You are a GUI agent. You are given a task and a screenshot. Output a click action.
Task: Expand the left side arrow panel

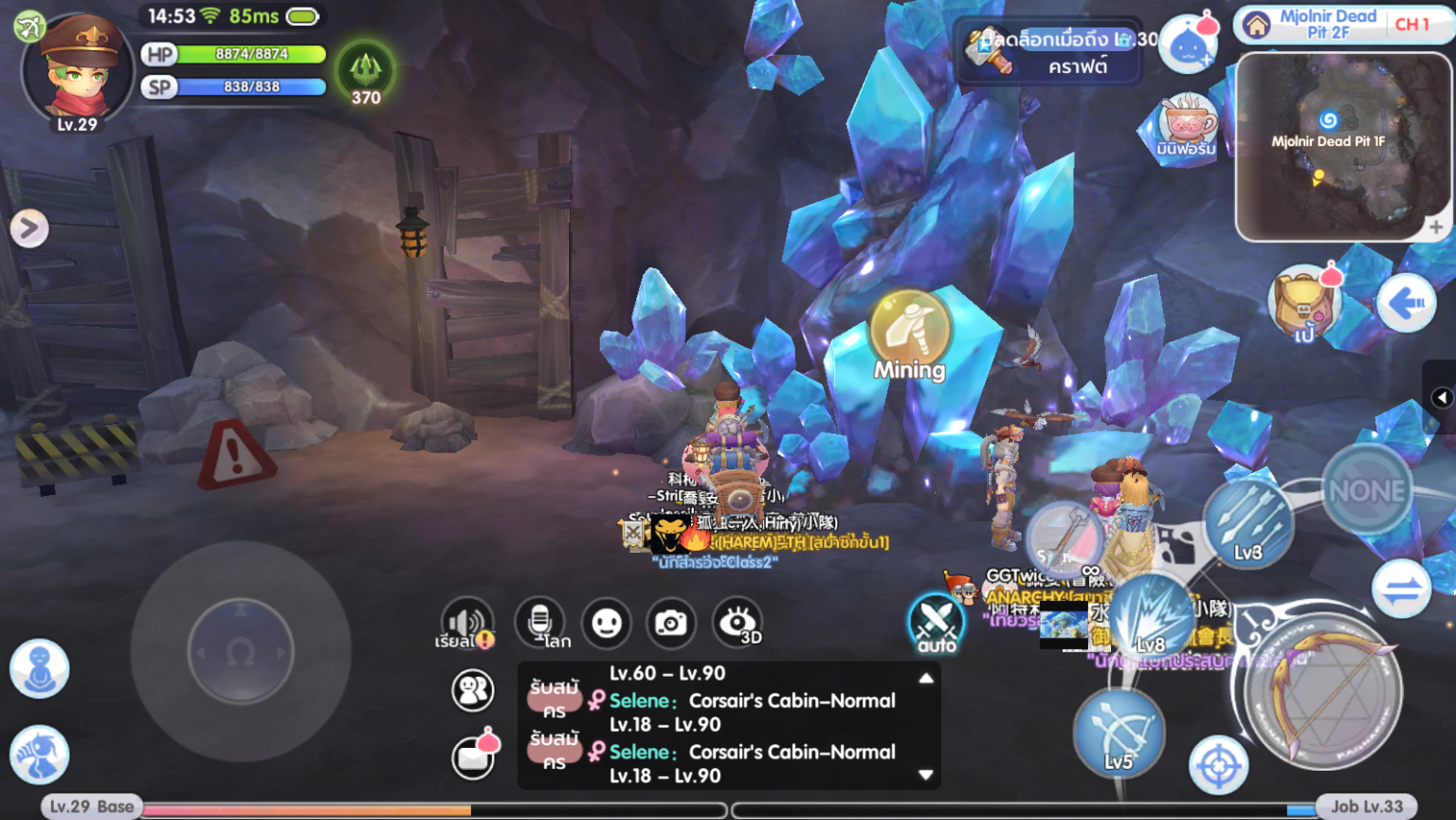[x=28, y=228]
